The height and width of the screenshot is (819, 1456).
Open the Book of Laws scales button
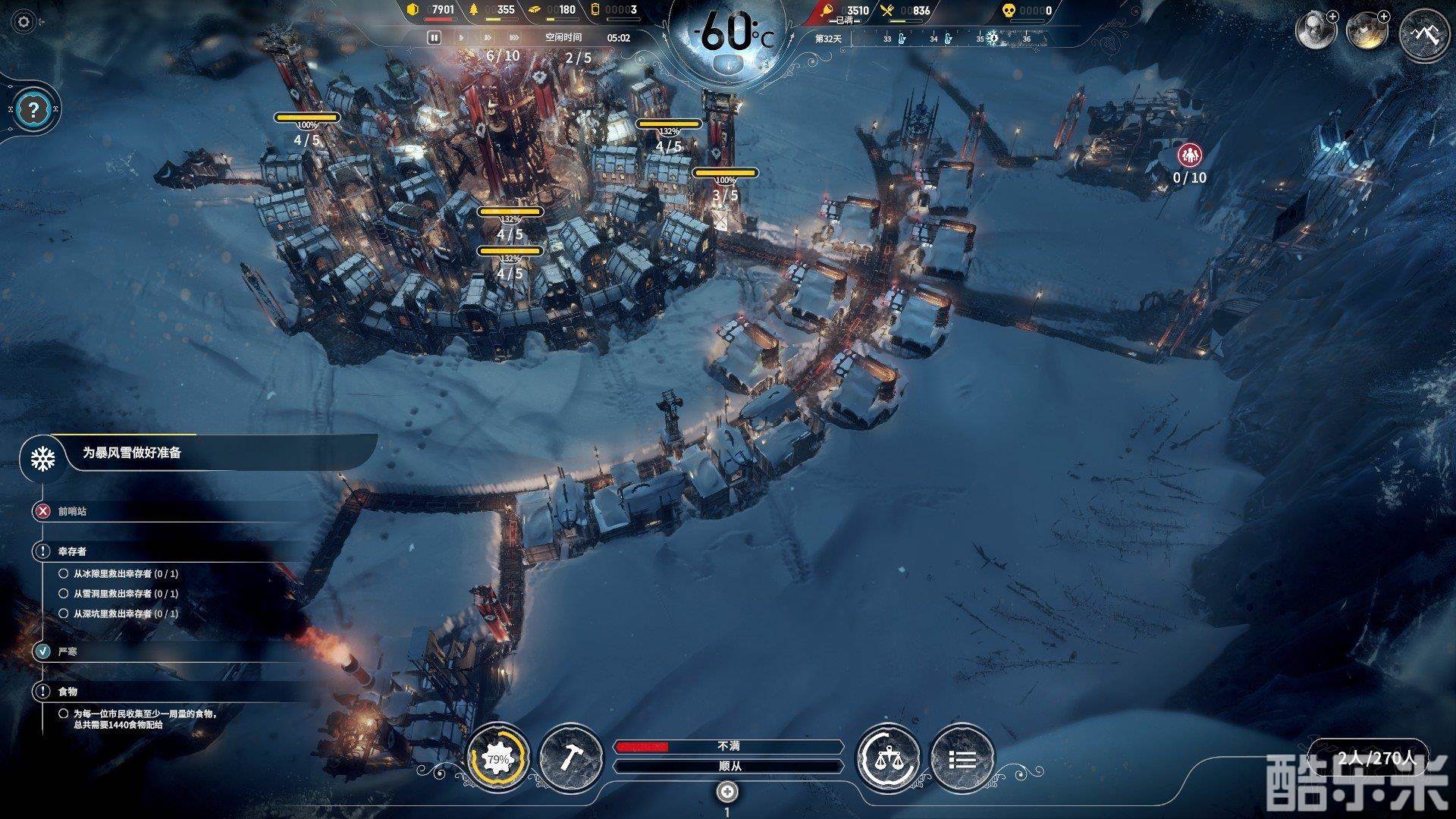[887, 759]
